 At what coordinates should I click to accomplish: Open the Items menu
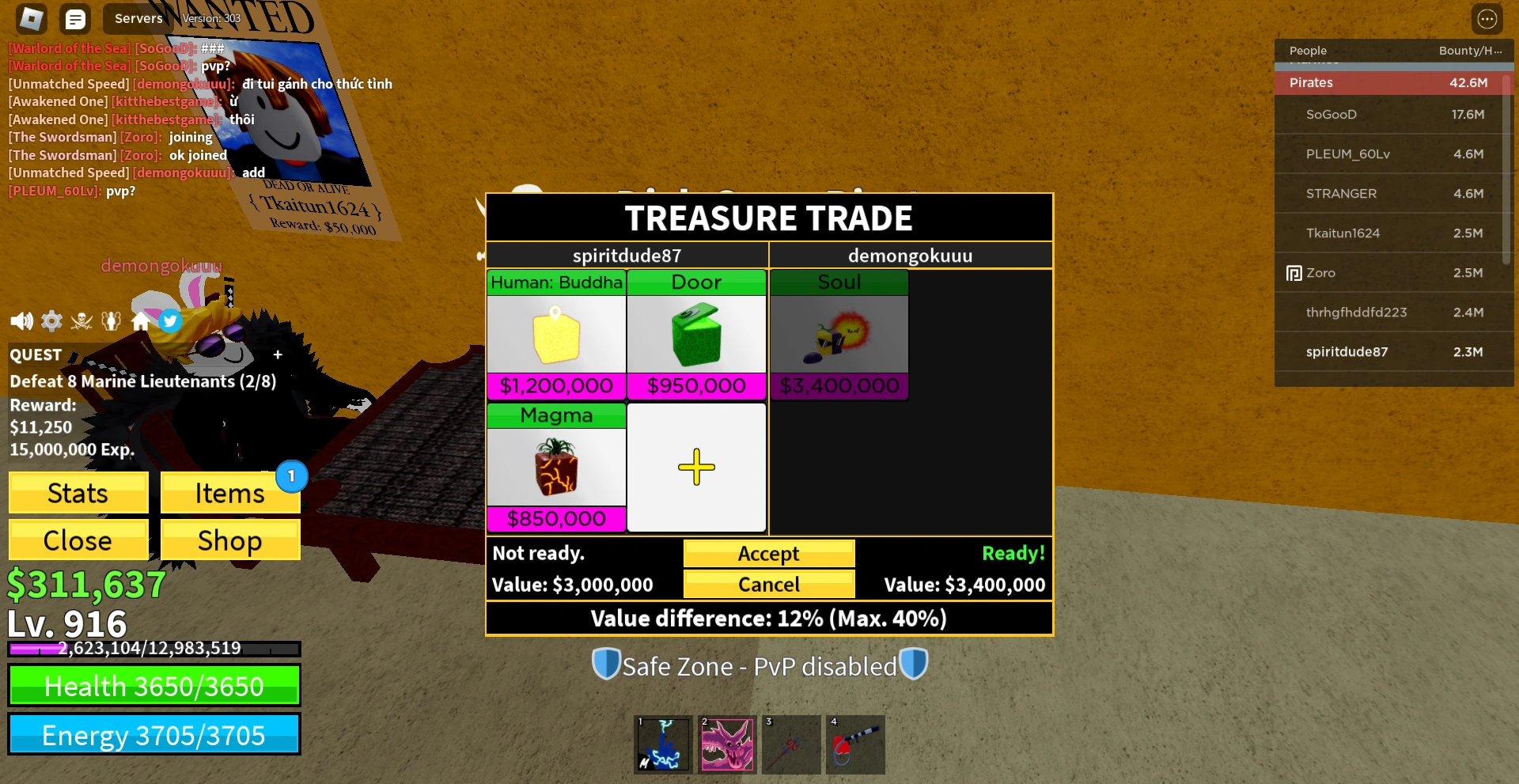(x=230, y=492)
